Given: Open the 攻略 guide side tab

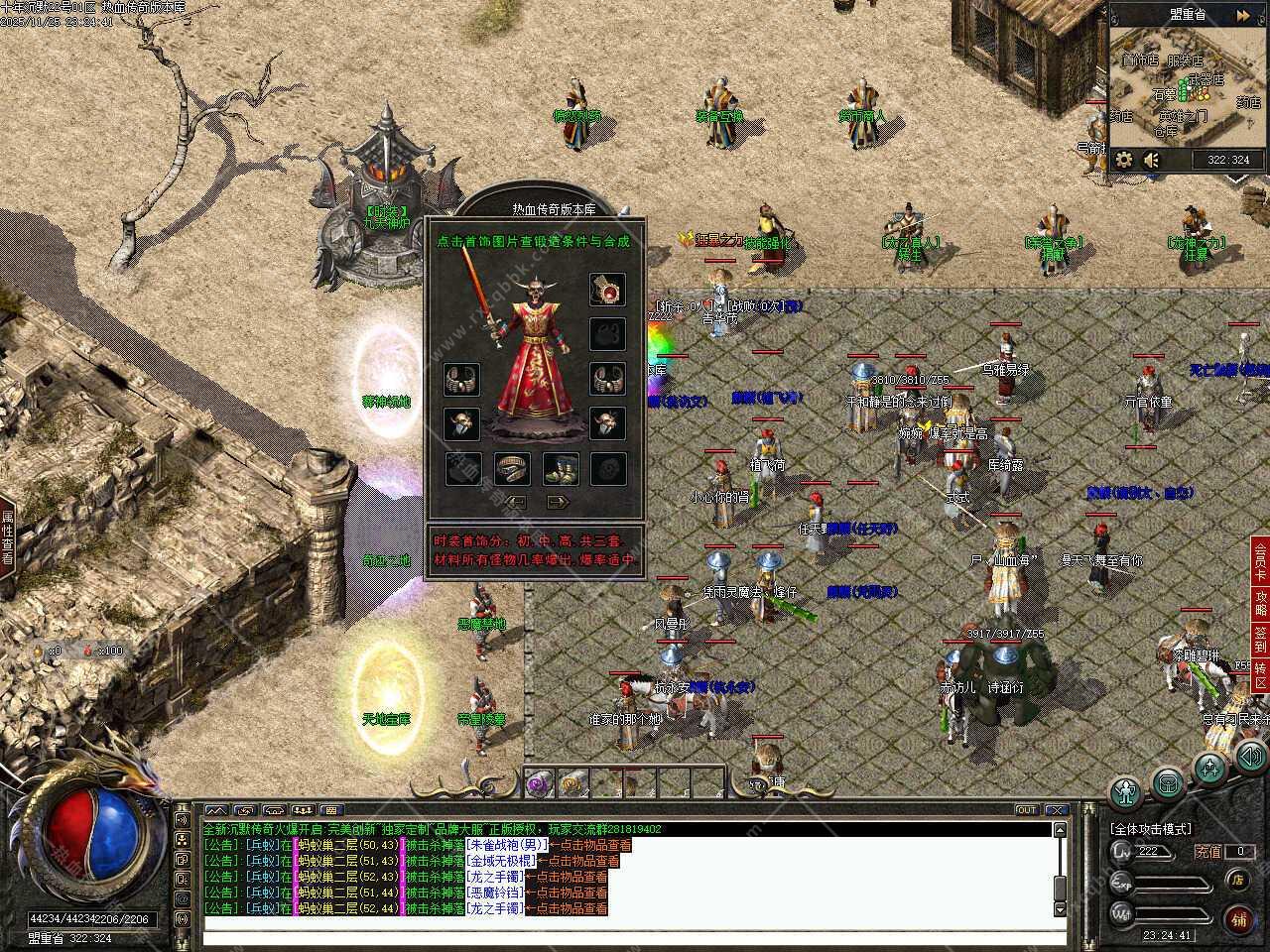Looking at the screenshot, I should coord(1260,604).
